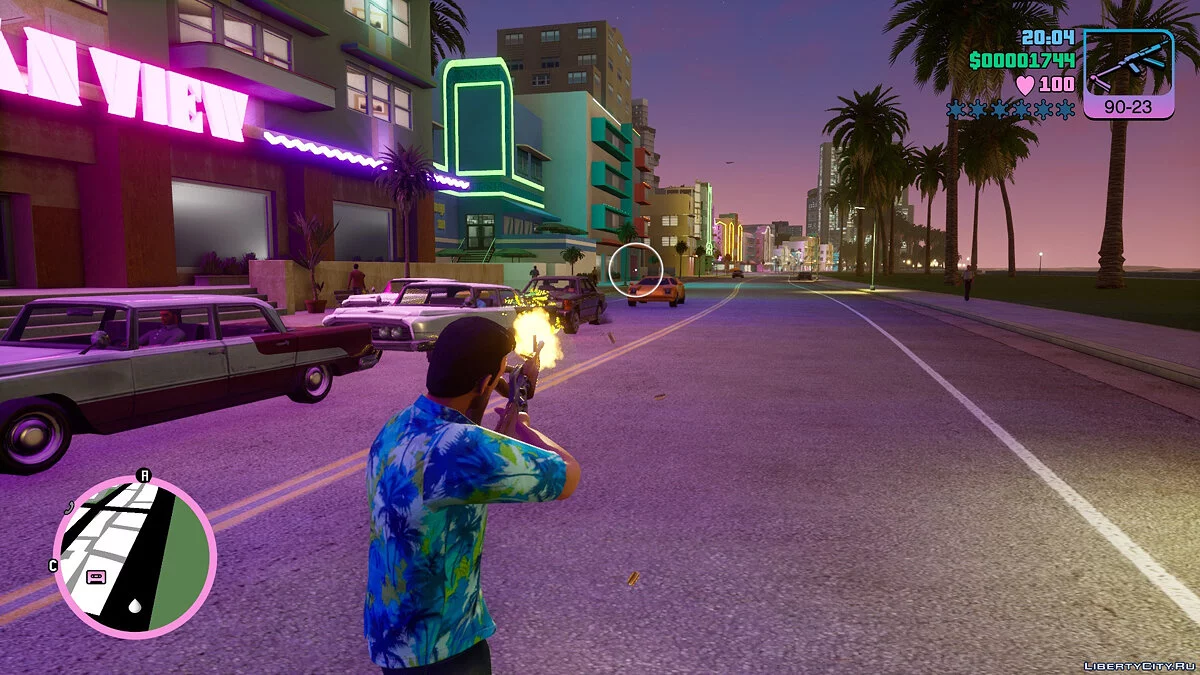1200x675 pixels.
Task: Open the LibertyCity.ru watermark link
Action: (x=1138, y=665)
